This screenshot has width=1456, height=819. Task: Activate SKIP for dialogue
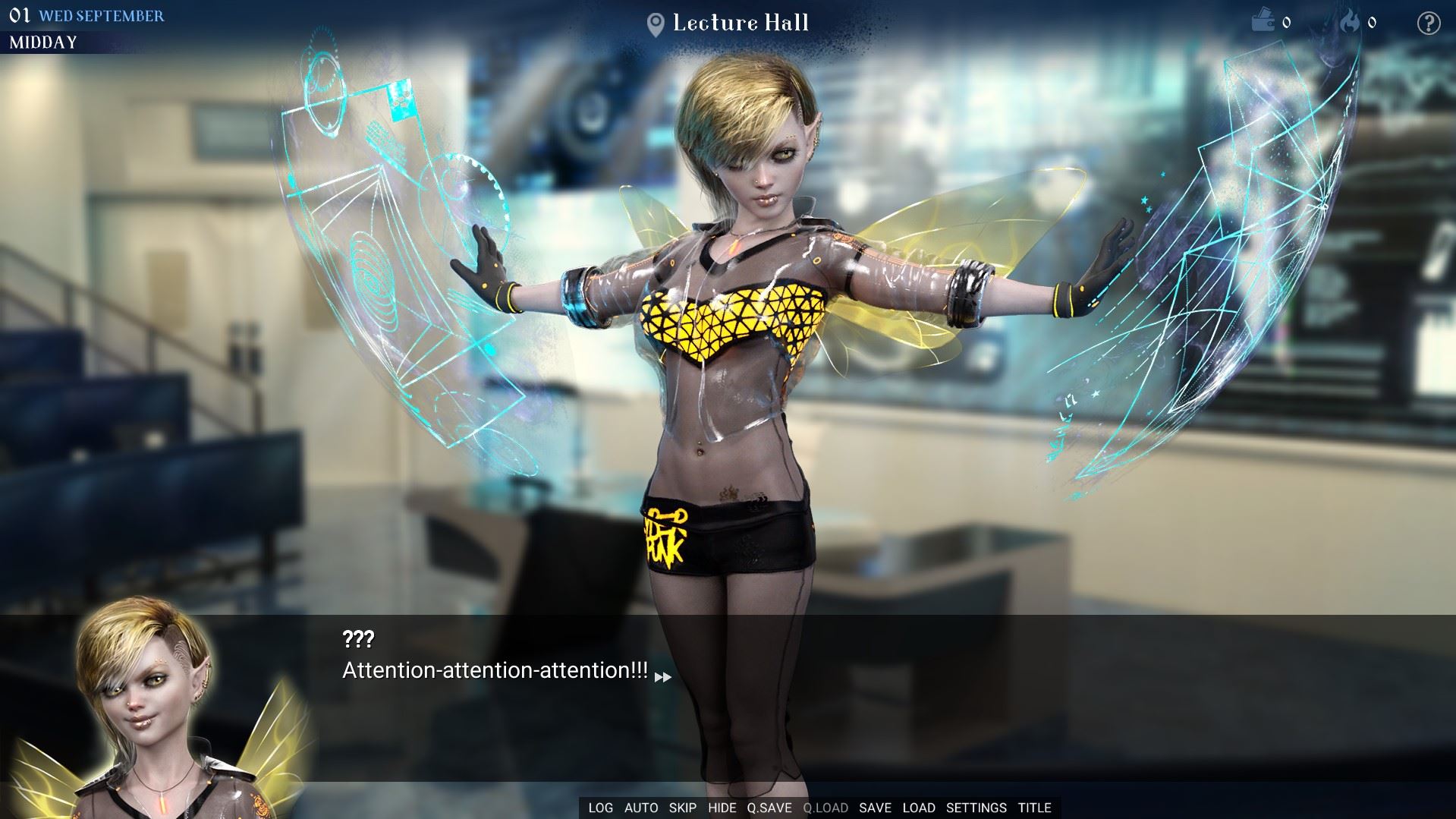tap(683, 808)
